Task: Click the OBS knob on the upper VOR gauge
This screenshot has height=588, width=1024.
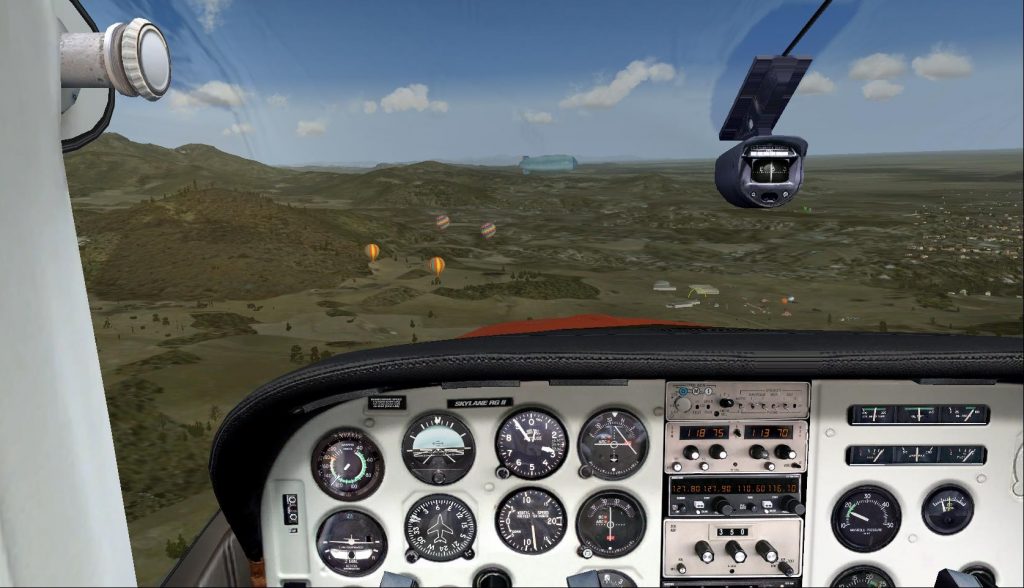Action: click(585, 470)
